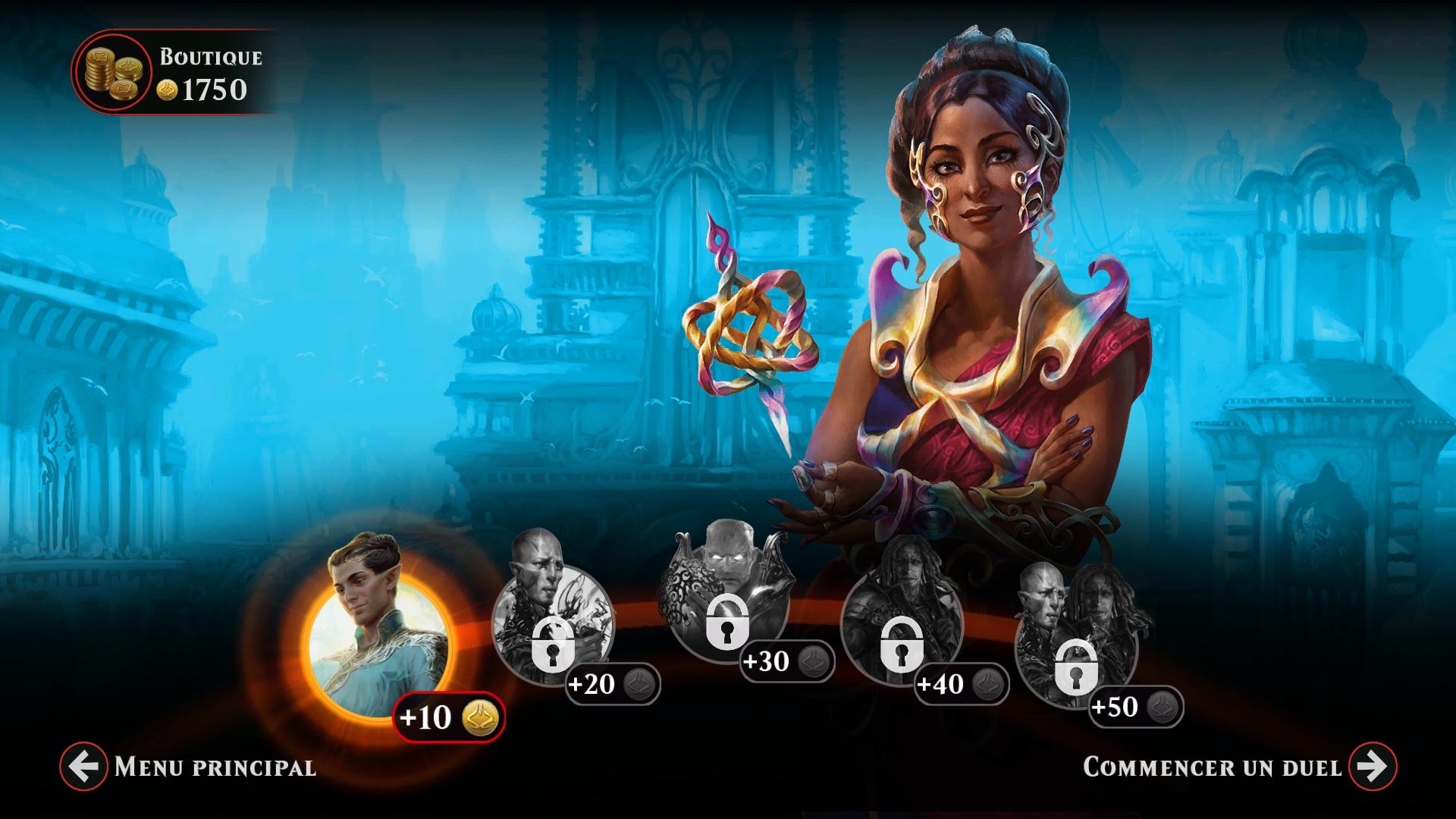Image resolution: width=1456 pixels, height=819 pixels.
Task: Return to Menu principal
Action: click(x=83, y=767)
